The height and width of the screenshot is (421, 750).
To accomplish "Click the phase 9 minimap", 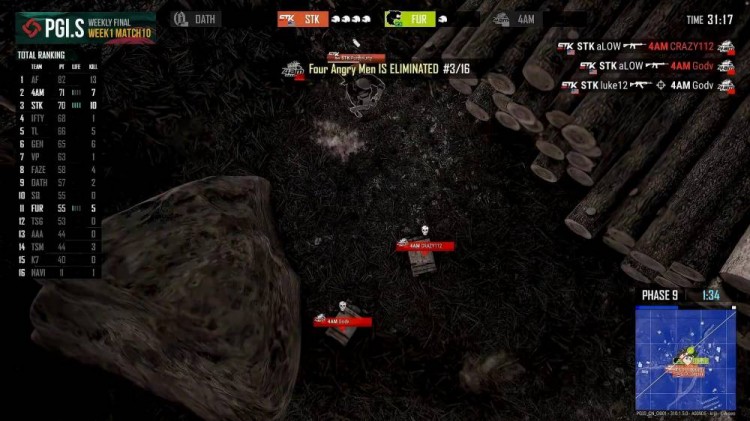I will click(685, 358).
